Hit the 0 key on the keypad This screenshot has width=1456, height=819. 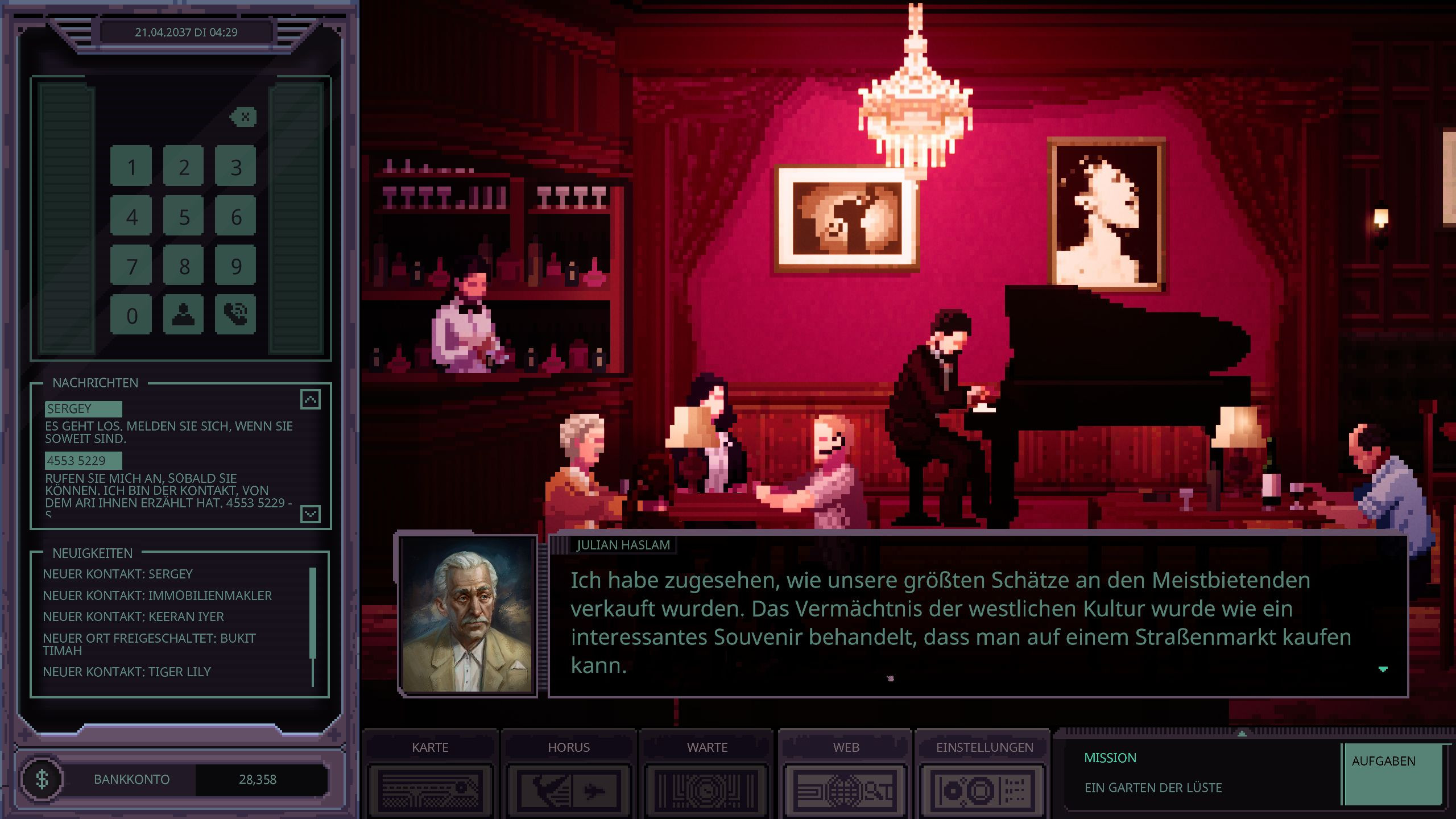point(131,315)
